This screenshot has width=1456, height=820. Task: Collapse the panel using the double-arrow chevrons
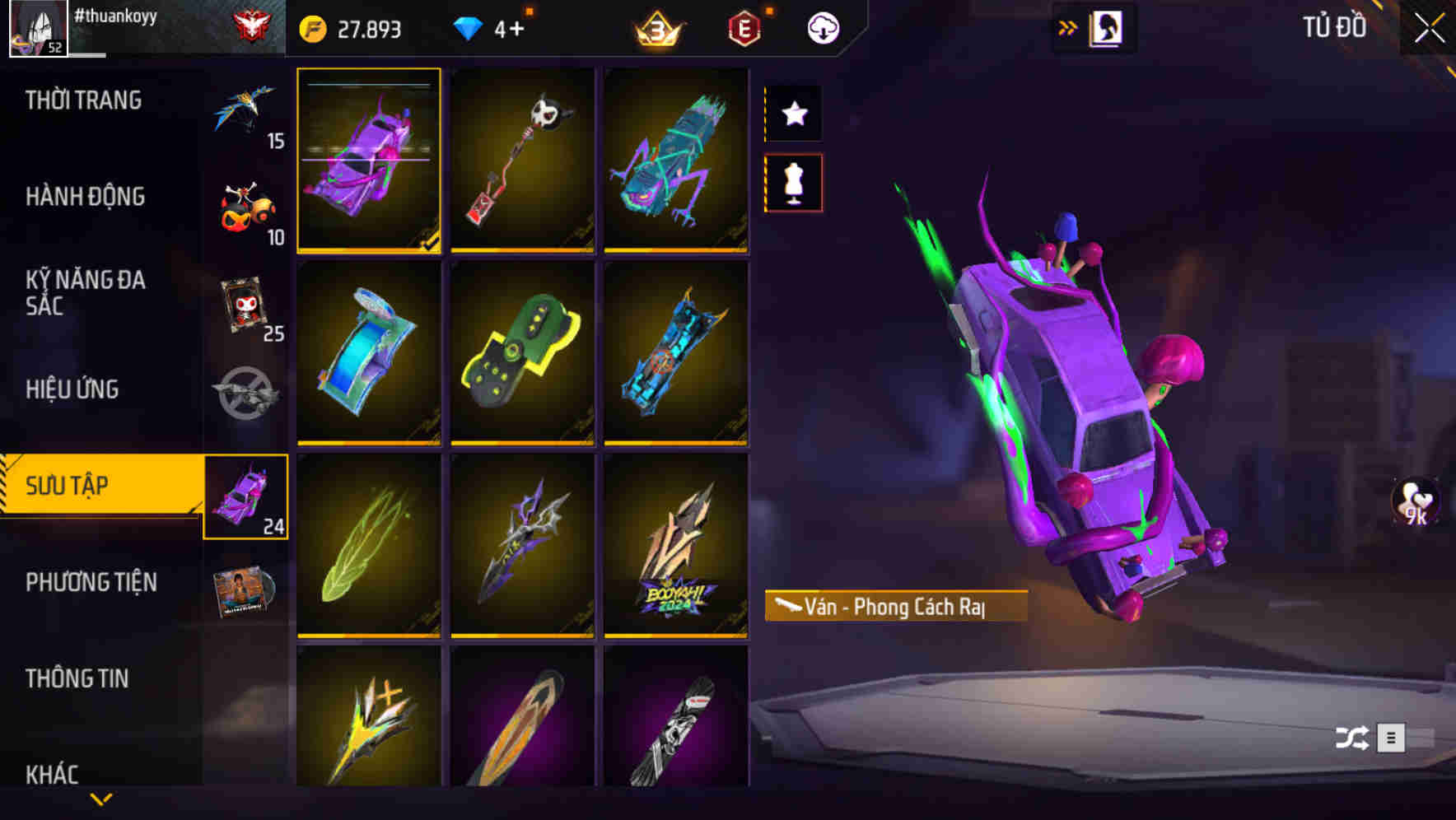(x=1068, y=26)
